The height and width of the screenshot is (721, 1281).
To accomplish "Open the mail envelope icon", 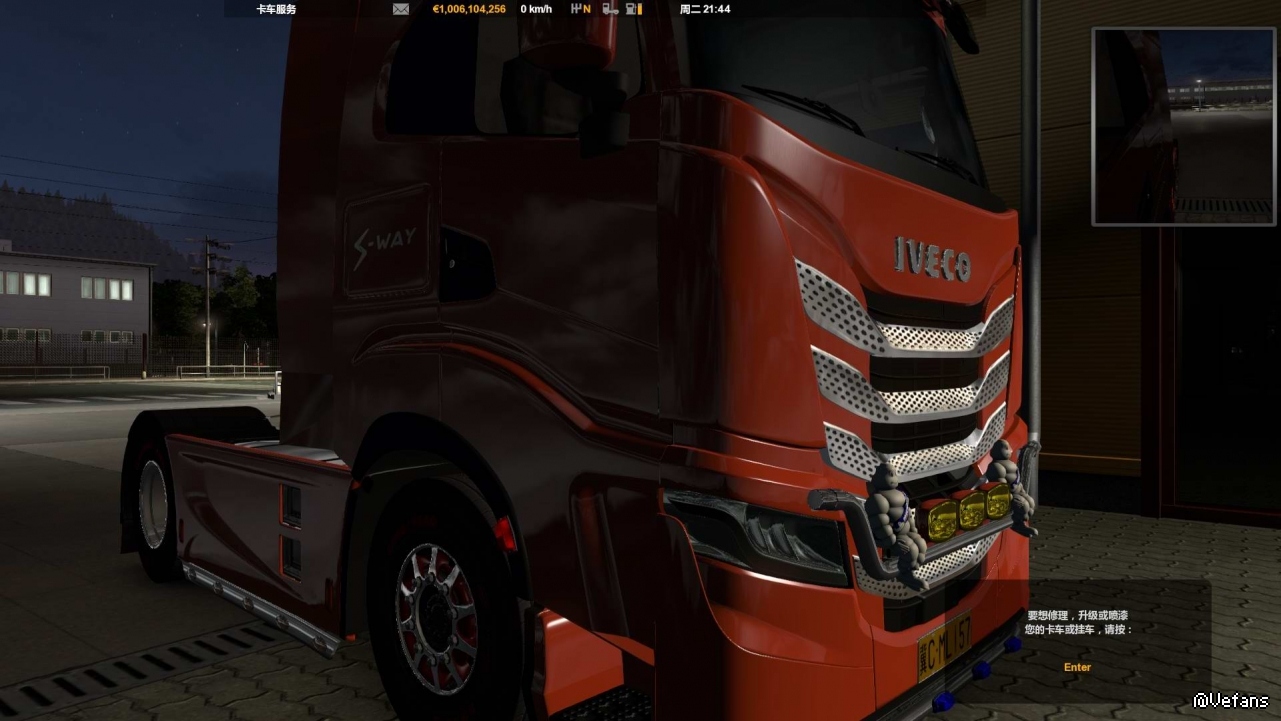I will click(401, 9).
